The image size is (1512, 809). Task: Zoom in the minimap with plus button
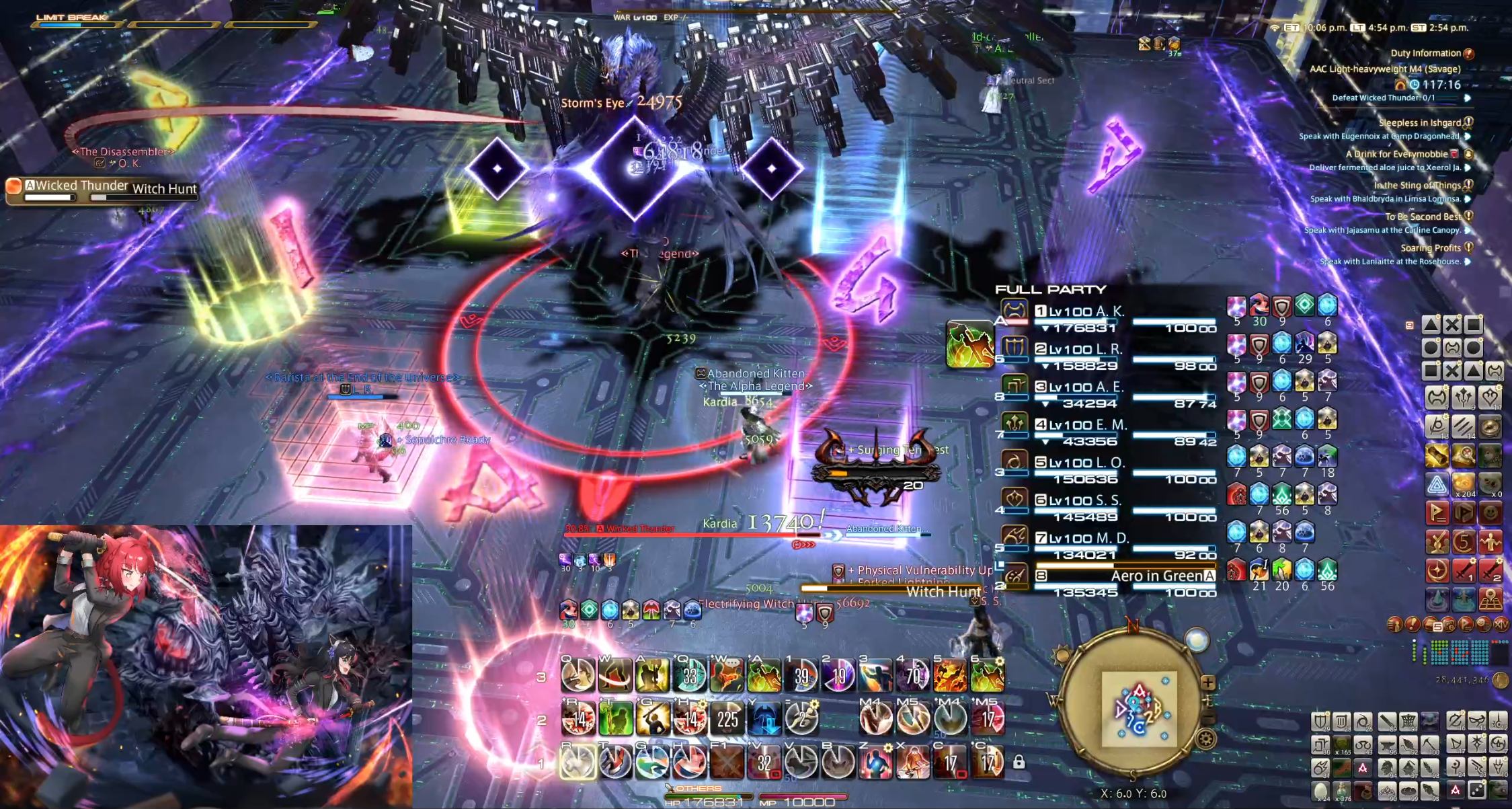tap(1207, 683)
